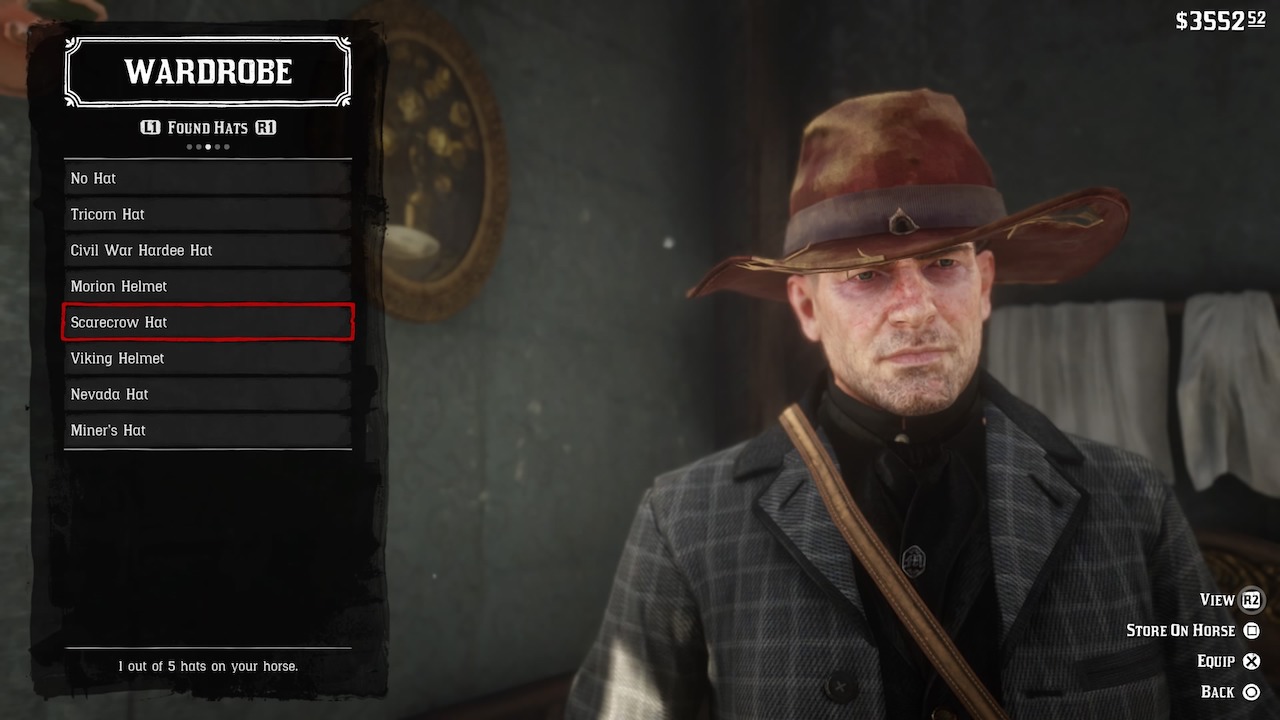The image size is (1280, 720).
Task: Click the hat count text at bottom
Action: click(x=207, y=665)
